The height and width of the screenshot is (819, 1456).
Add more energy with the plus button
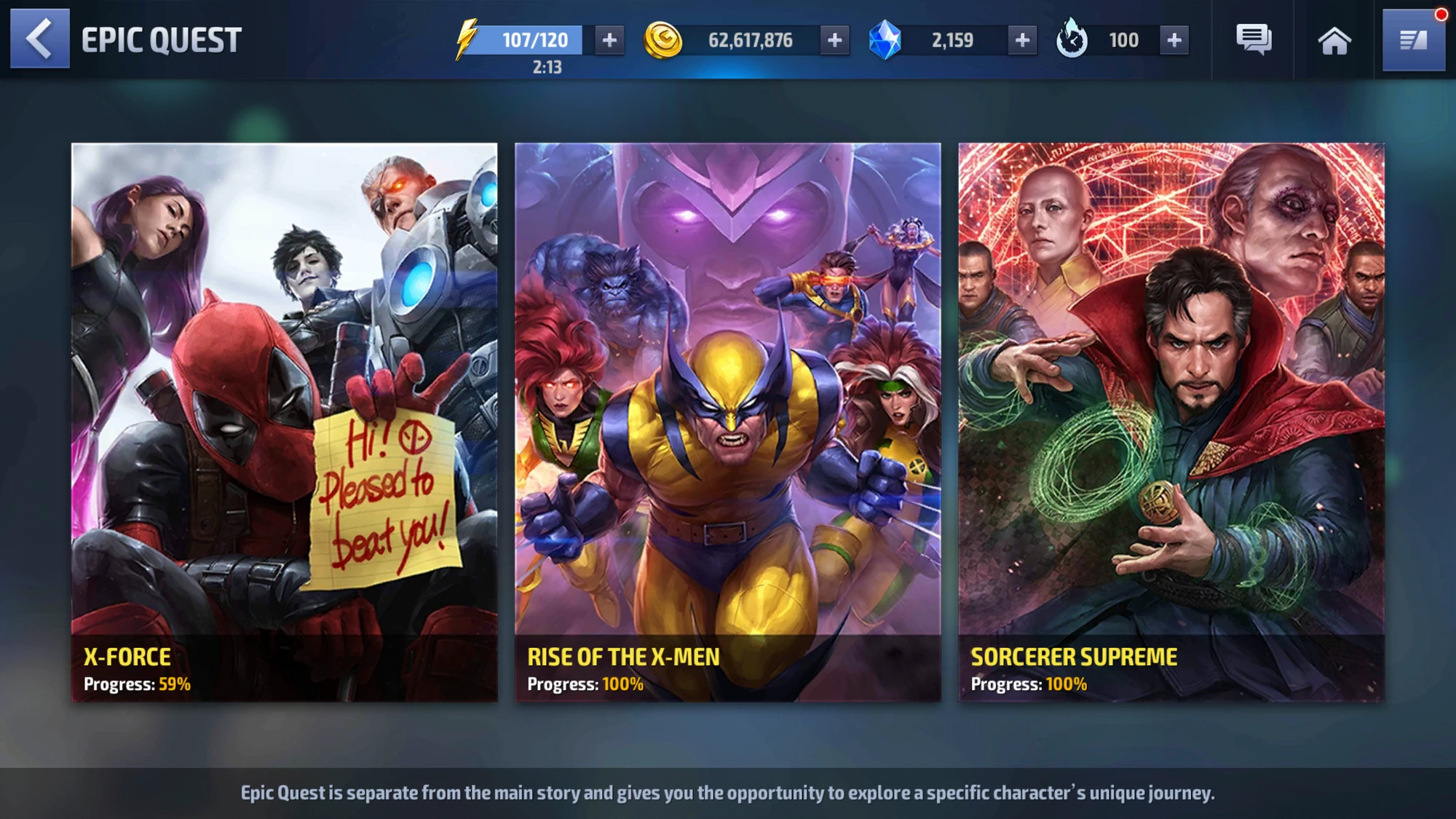point(610,40)
